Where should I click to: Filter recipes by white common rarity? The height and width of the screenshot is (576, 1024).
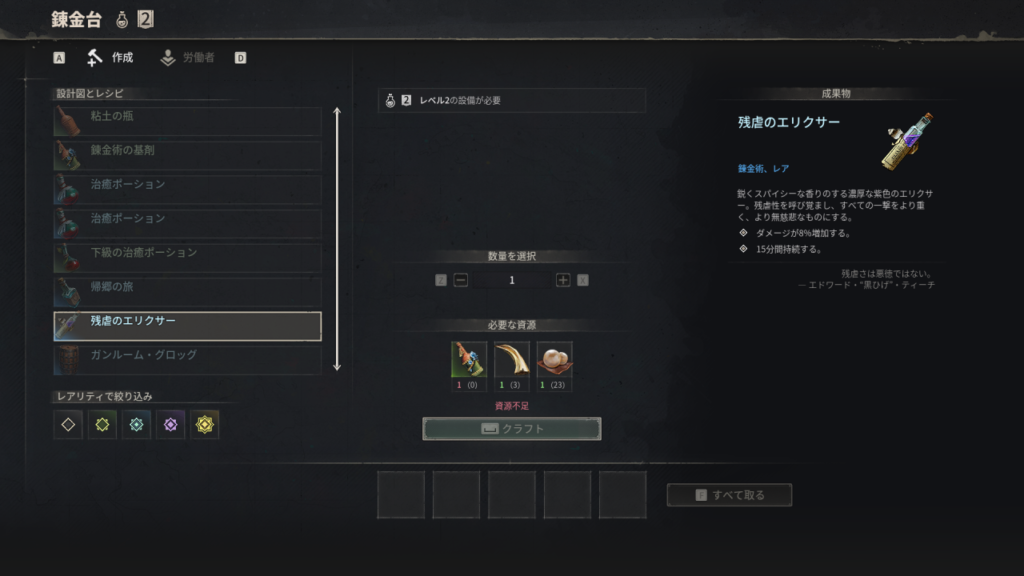68,425
